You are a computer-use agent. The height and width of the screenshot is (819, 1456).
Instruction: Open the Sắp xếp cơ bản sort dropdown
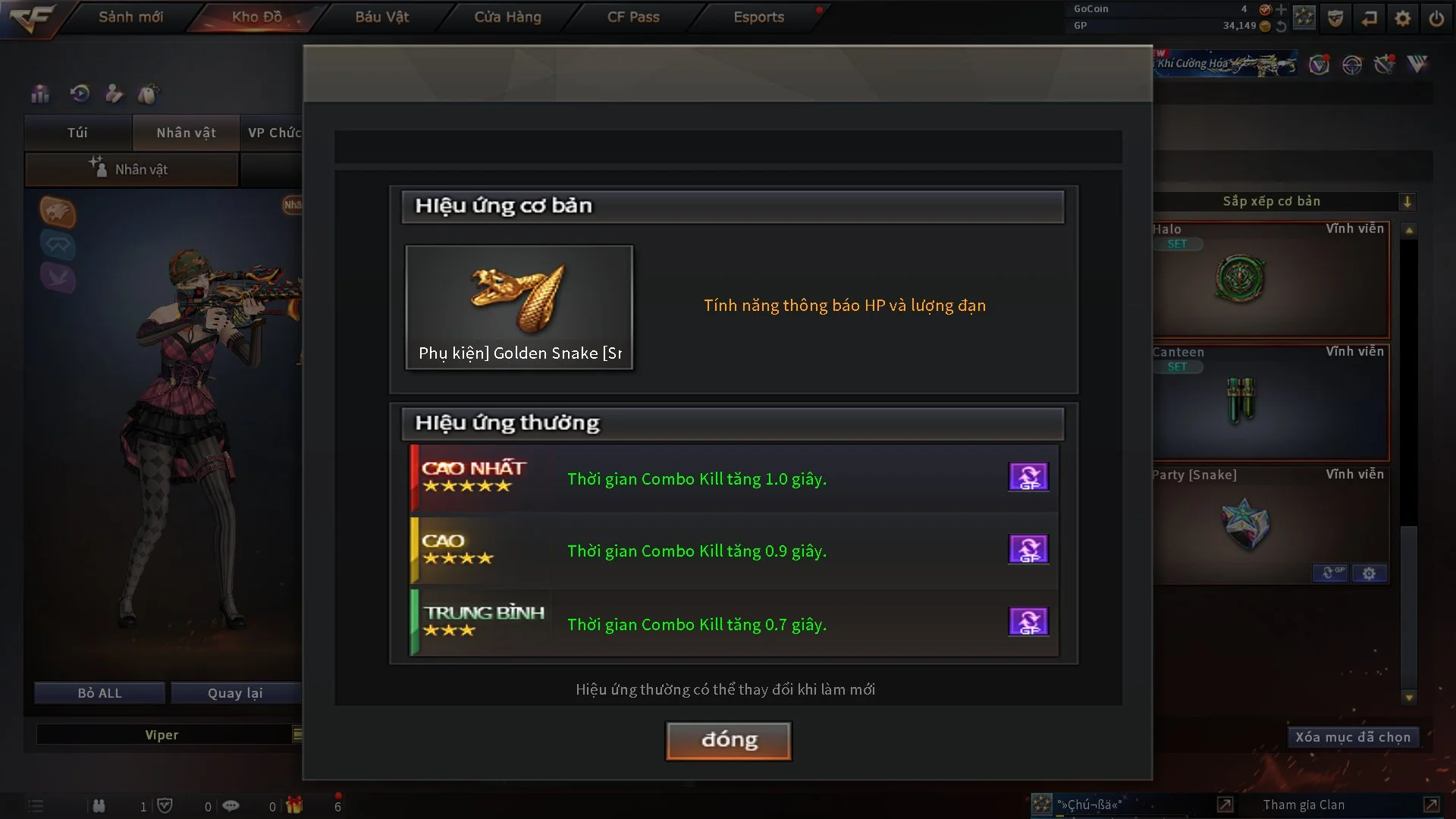click(1407, 202)
